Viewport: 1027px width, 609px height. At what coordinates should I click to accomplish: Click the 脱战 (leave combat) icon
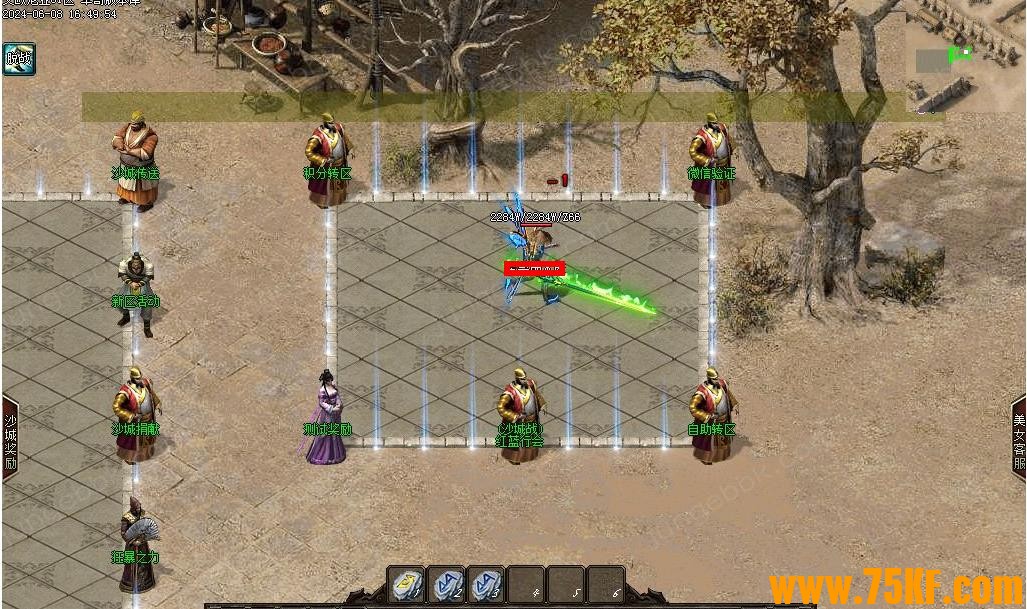pos(18,59)
